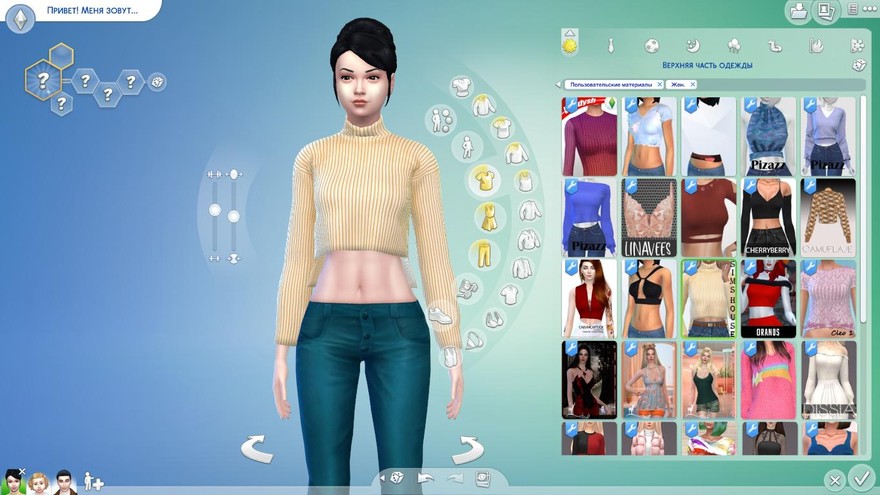The width and height of the screenshot is (880, 495).
Task: Select the pink rainbow-striped sweater thumbnail
Action: pyautogui.click(x=768, y=379)
